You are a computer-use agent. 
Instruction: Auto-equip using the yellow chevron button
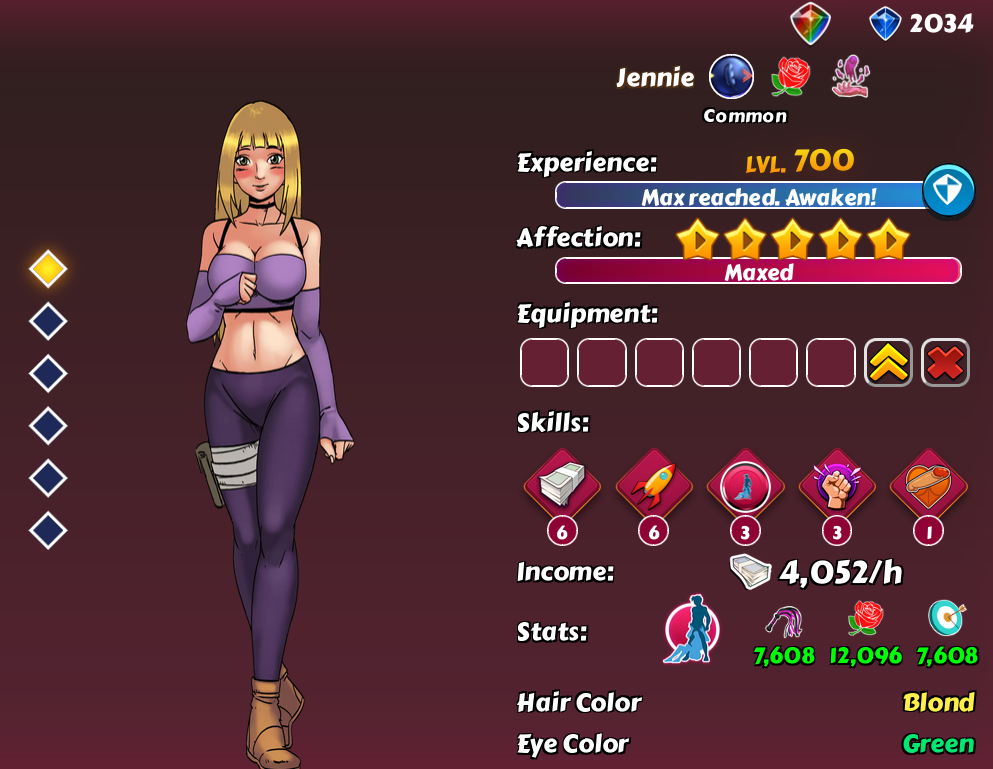coord(888,362)
